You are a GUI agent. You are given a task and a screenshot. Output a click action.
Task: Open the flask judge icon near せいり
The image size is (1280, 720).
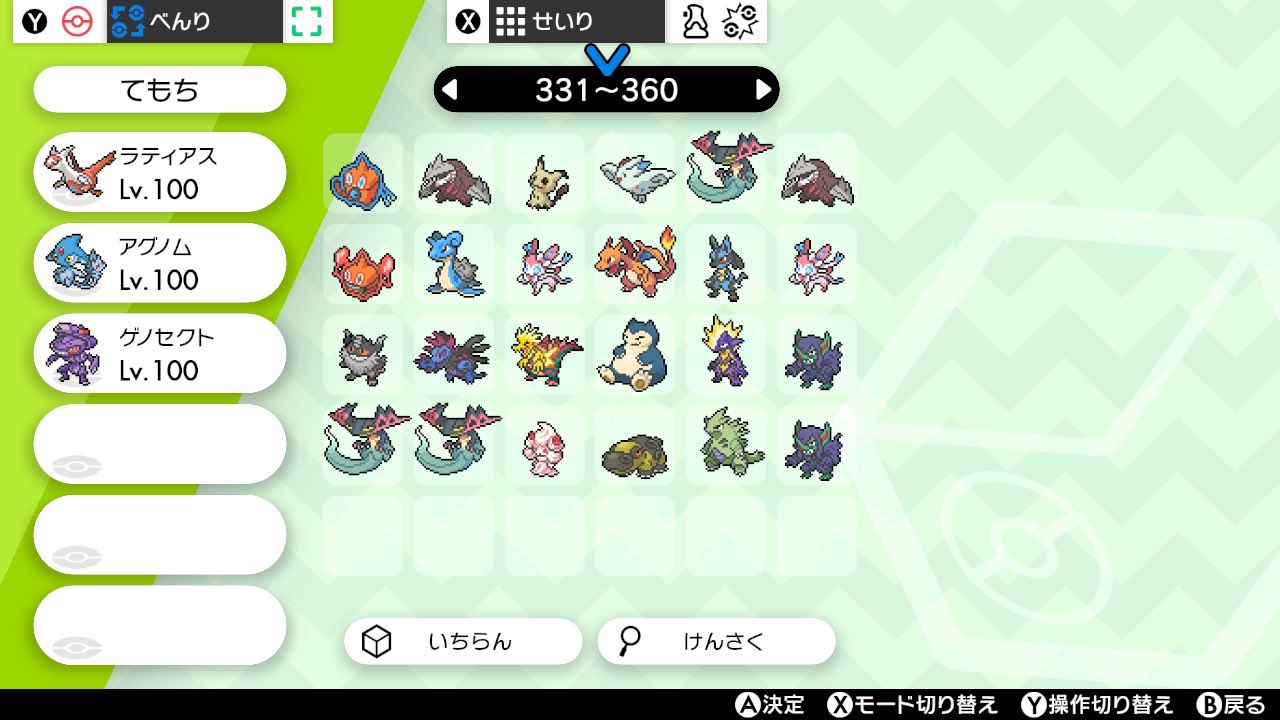697,19
